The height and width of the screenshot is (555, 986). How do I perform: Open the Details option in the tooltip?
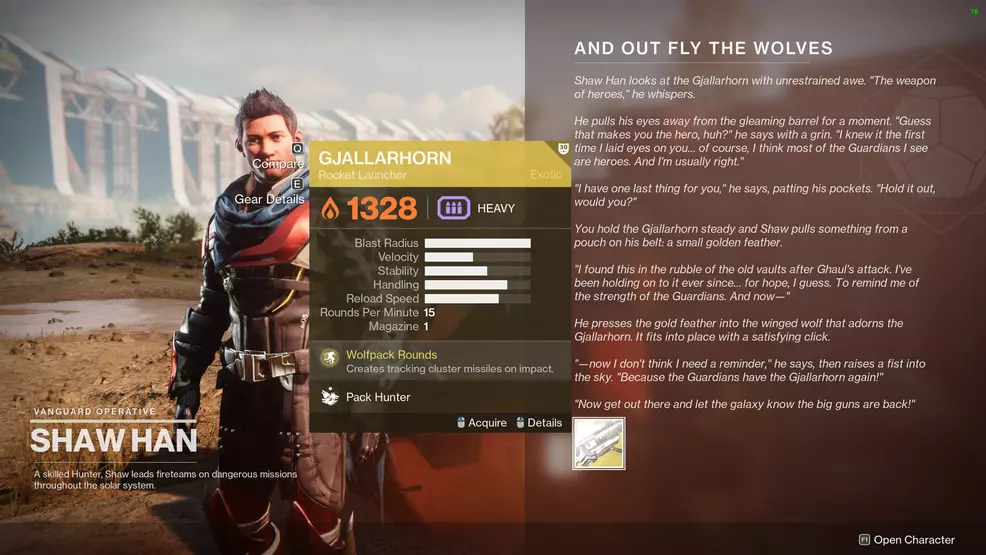(x=539, y=423)
